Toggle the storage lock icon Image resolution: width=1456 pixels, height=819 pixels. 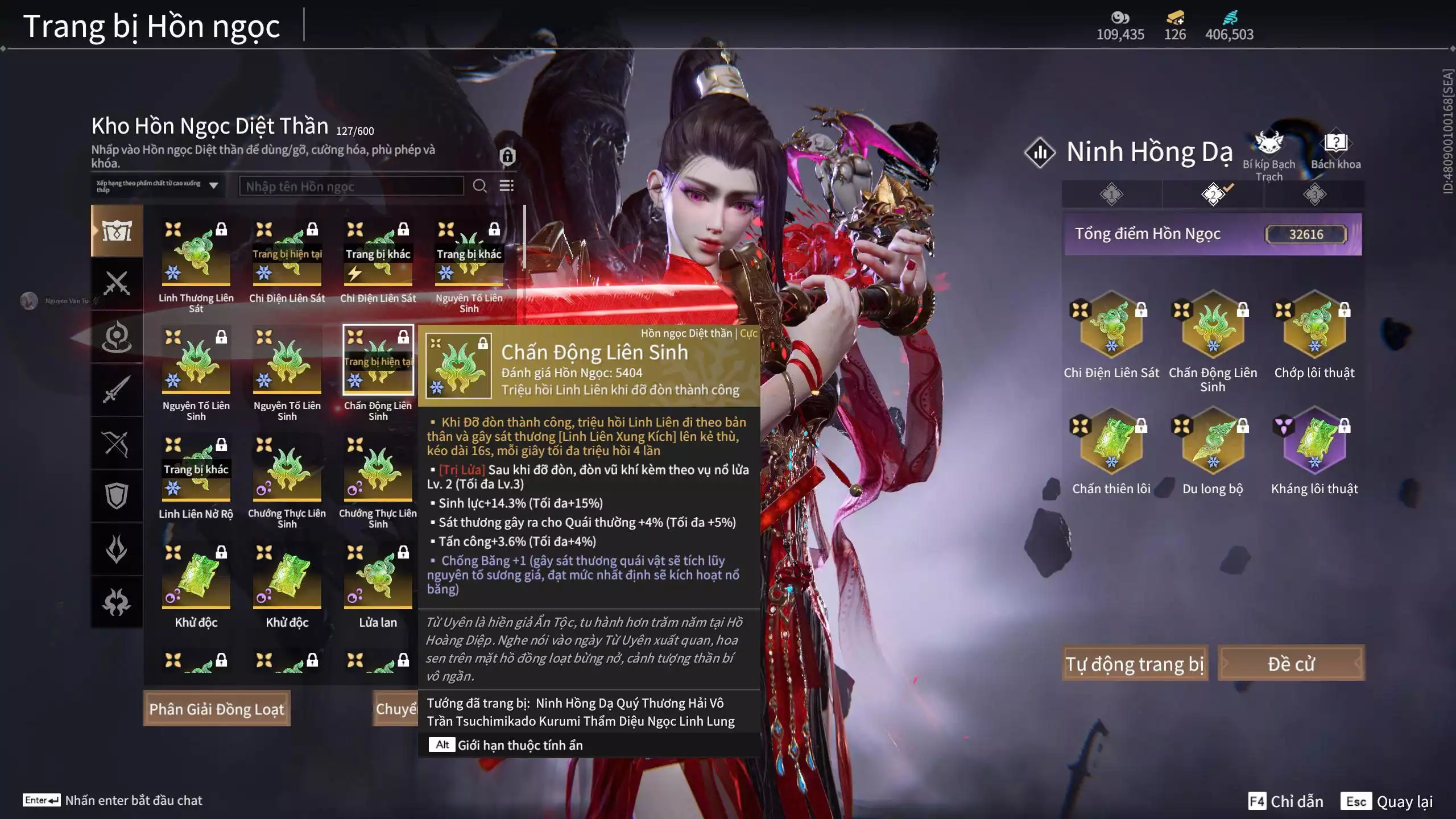point(507,156)
